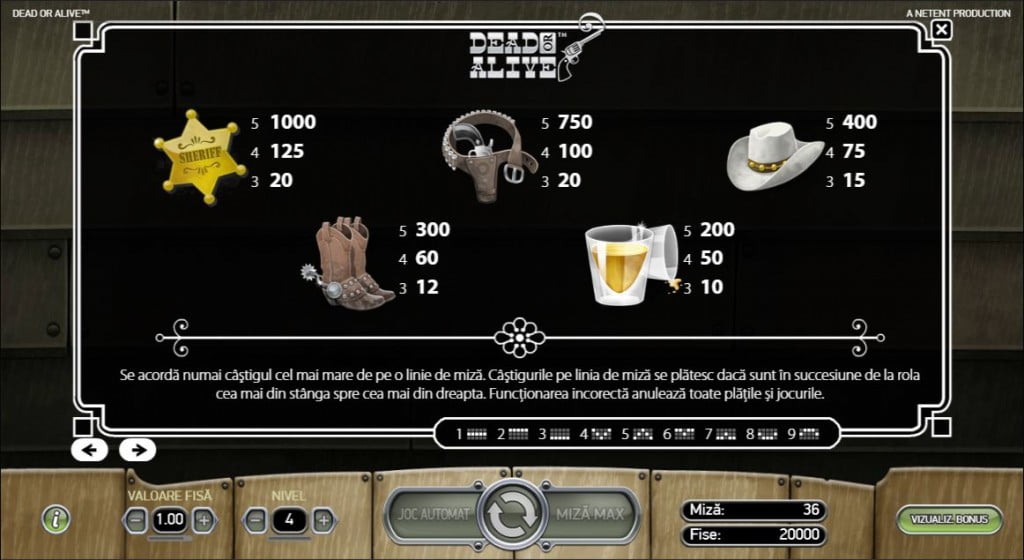Open the game info panel
This screenshot has width=1024, height=560.
(x=58, y=519)
